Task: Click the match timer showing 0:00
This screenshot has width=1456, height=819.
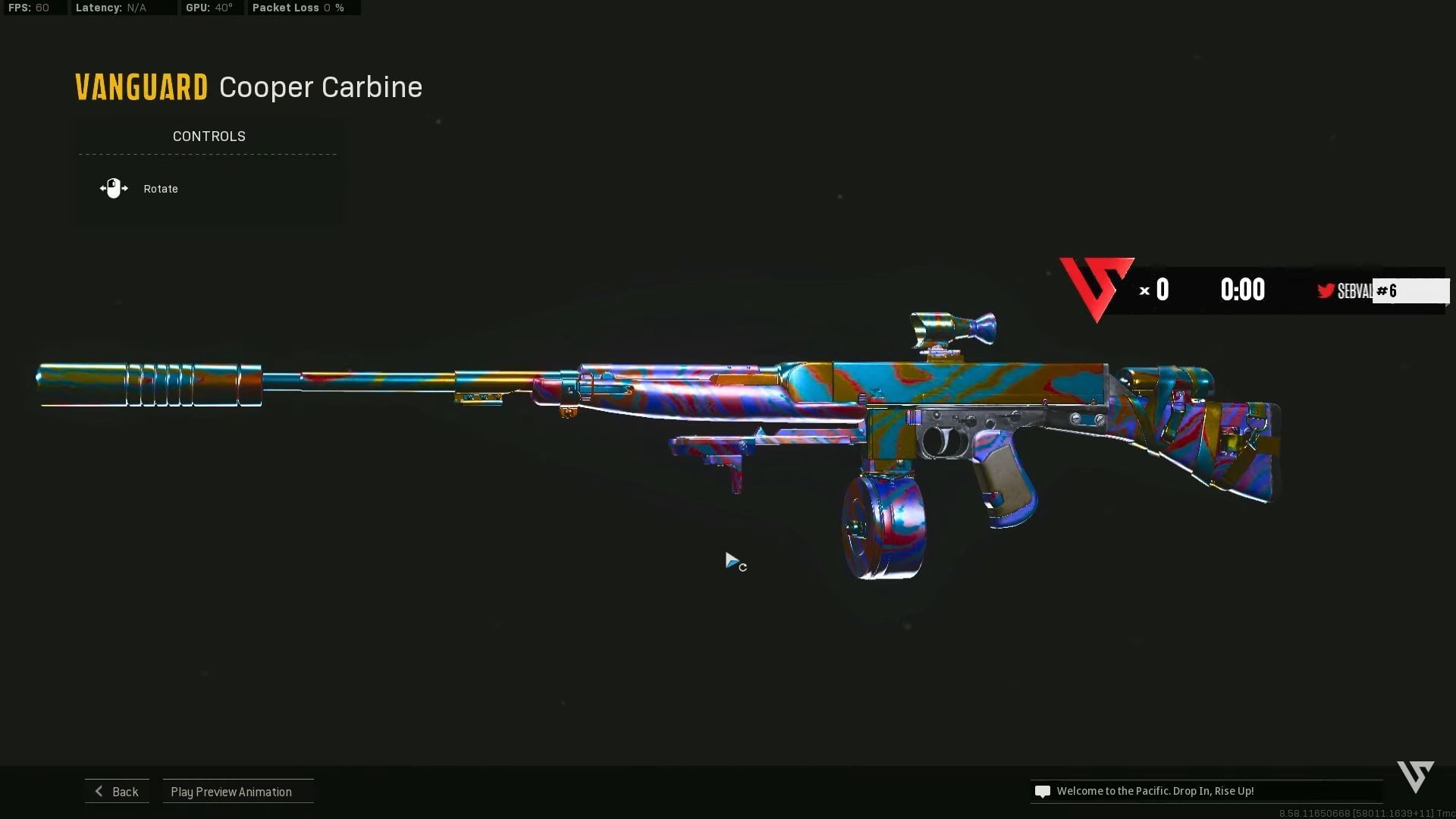Action: [x=1243, y=289]
